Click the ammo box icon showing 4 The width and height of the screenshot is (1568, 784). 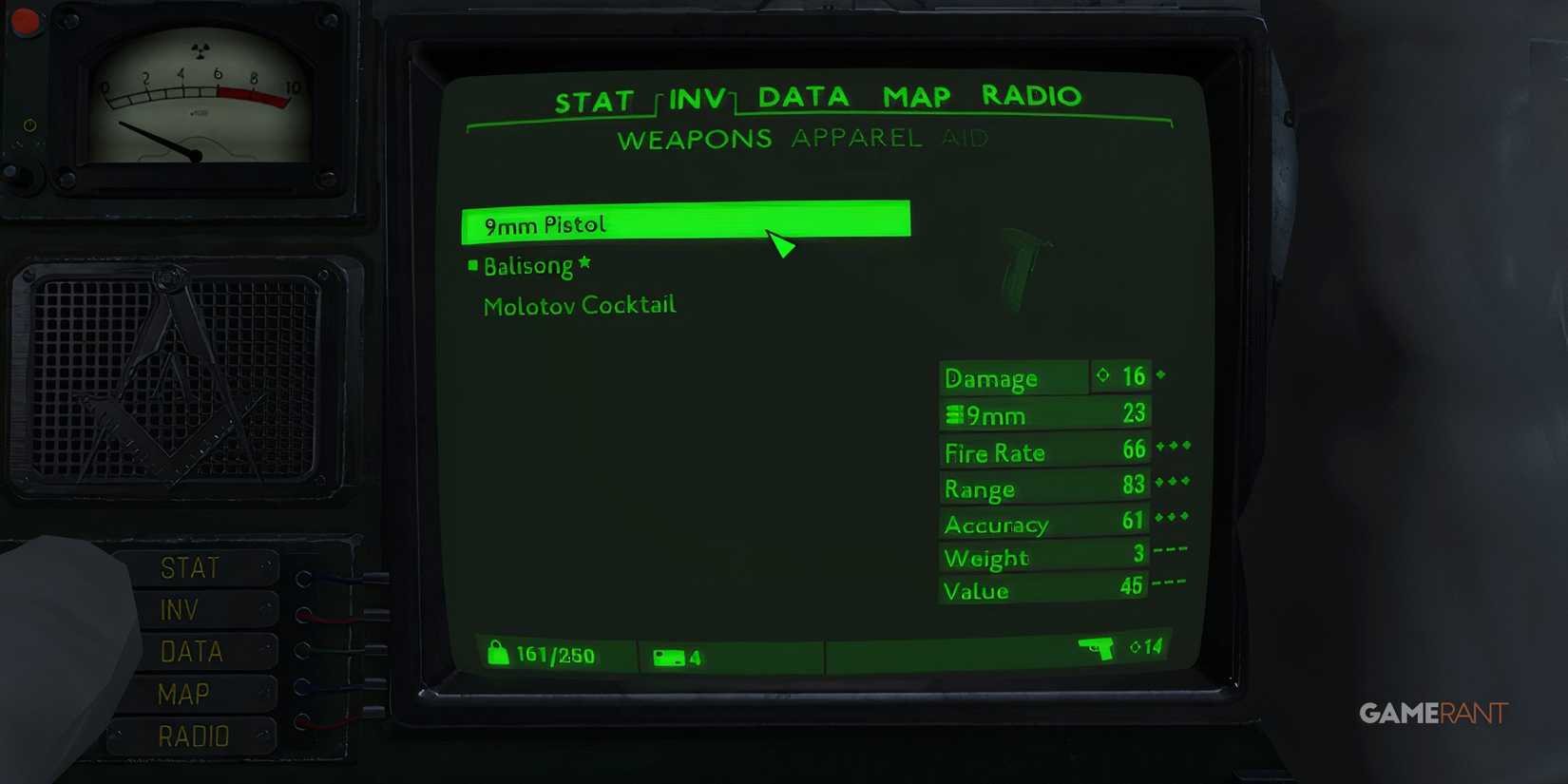[x=669, y=656]
